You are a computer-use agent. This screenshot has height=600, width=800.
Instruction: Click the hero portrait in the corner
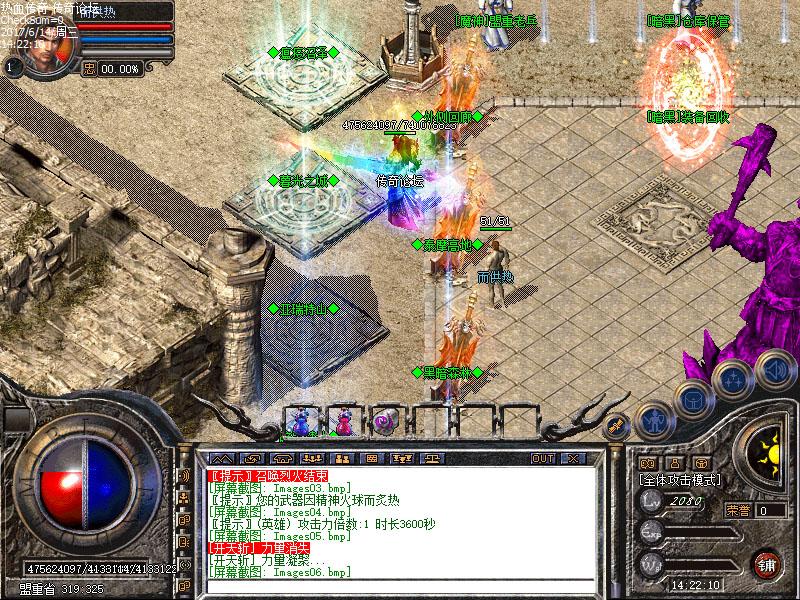point(43,55)
